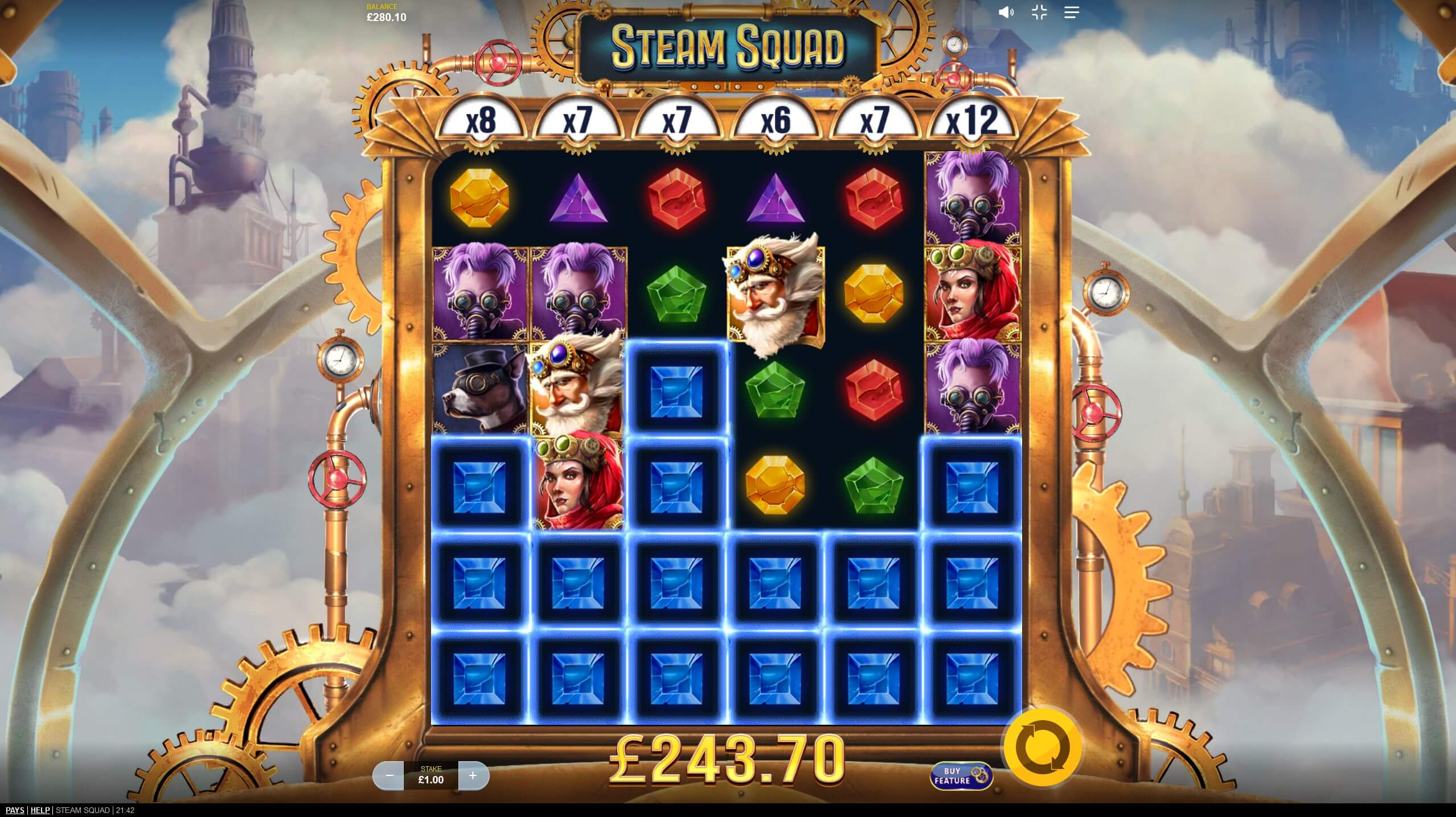
Task: Open the HELP page
Action: [40, 810]
